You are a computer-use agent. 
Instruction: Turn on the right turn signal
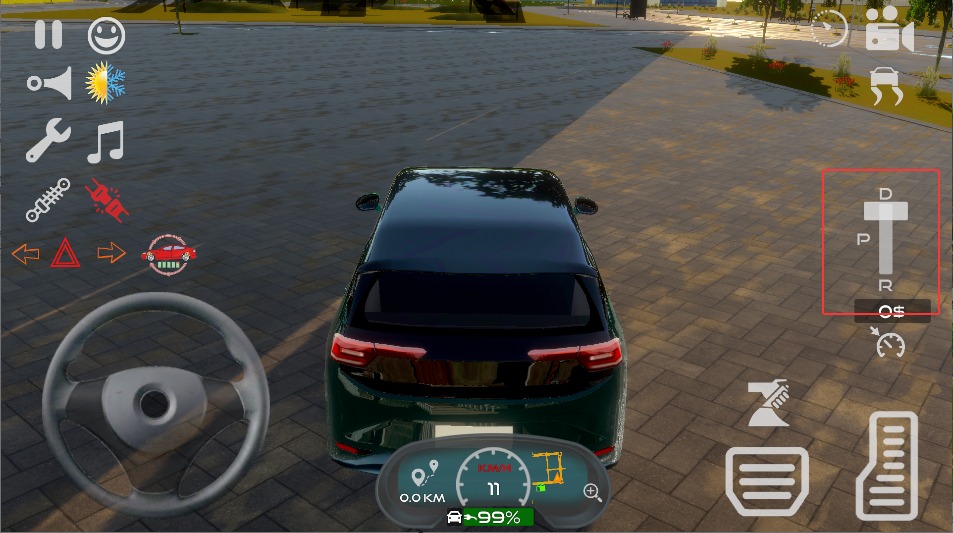click(111, 253)
